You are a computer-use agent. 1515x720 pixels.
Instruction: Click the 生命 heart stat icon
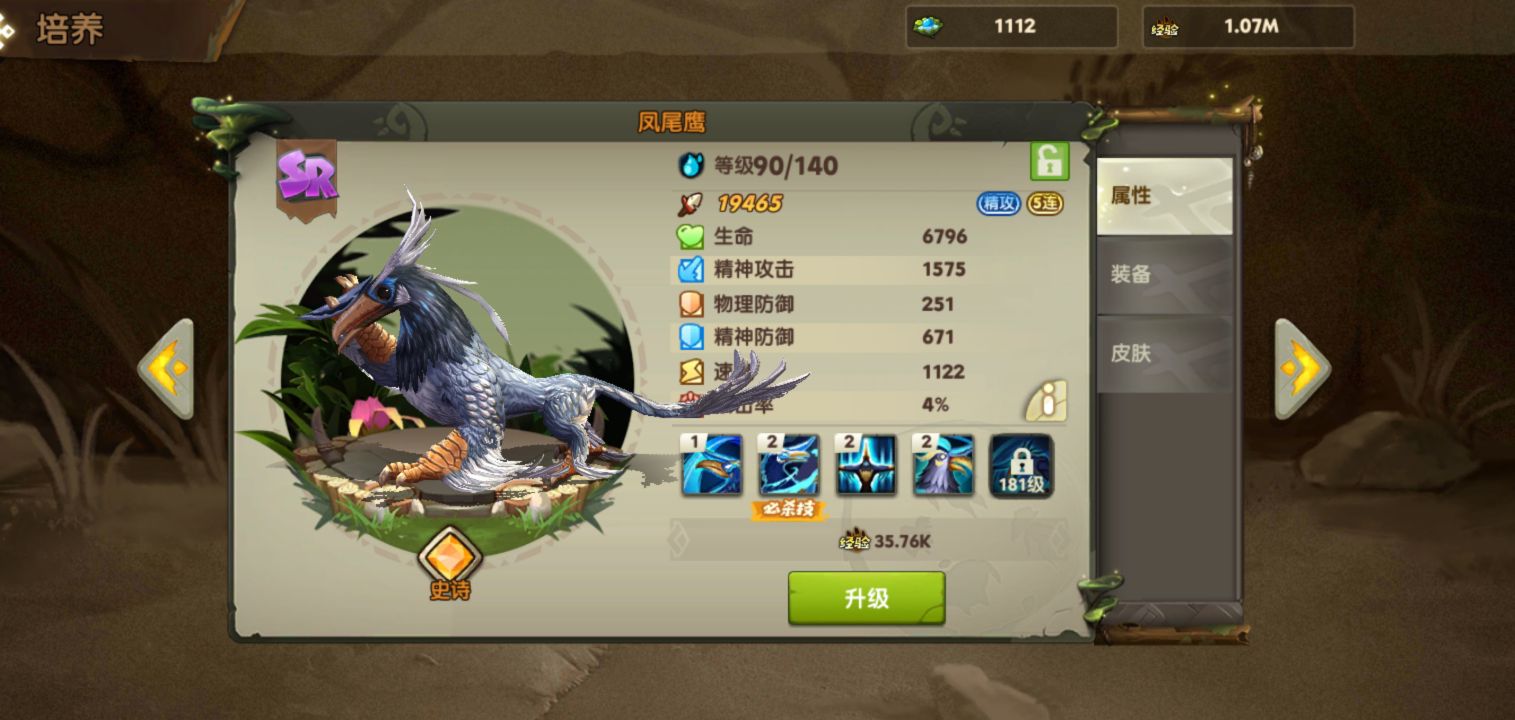click(x=689, y=237)
